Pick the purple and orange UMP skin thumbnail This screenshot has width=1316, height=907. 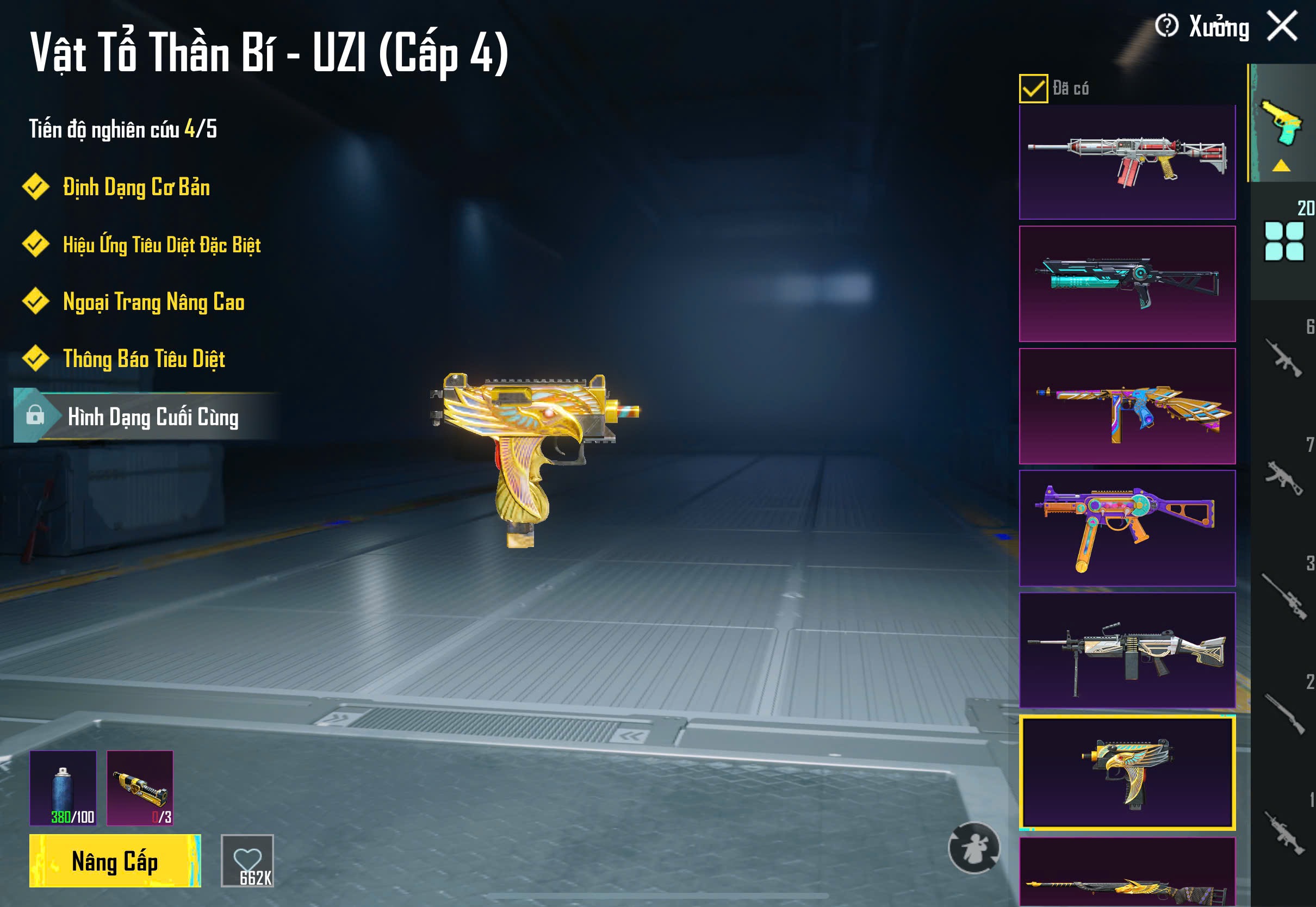coord(1127,528)
